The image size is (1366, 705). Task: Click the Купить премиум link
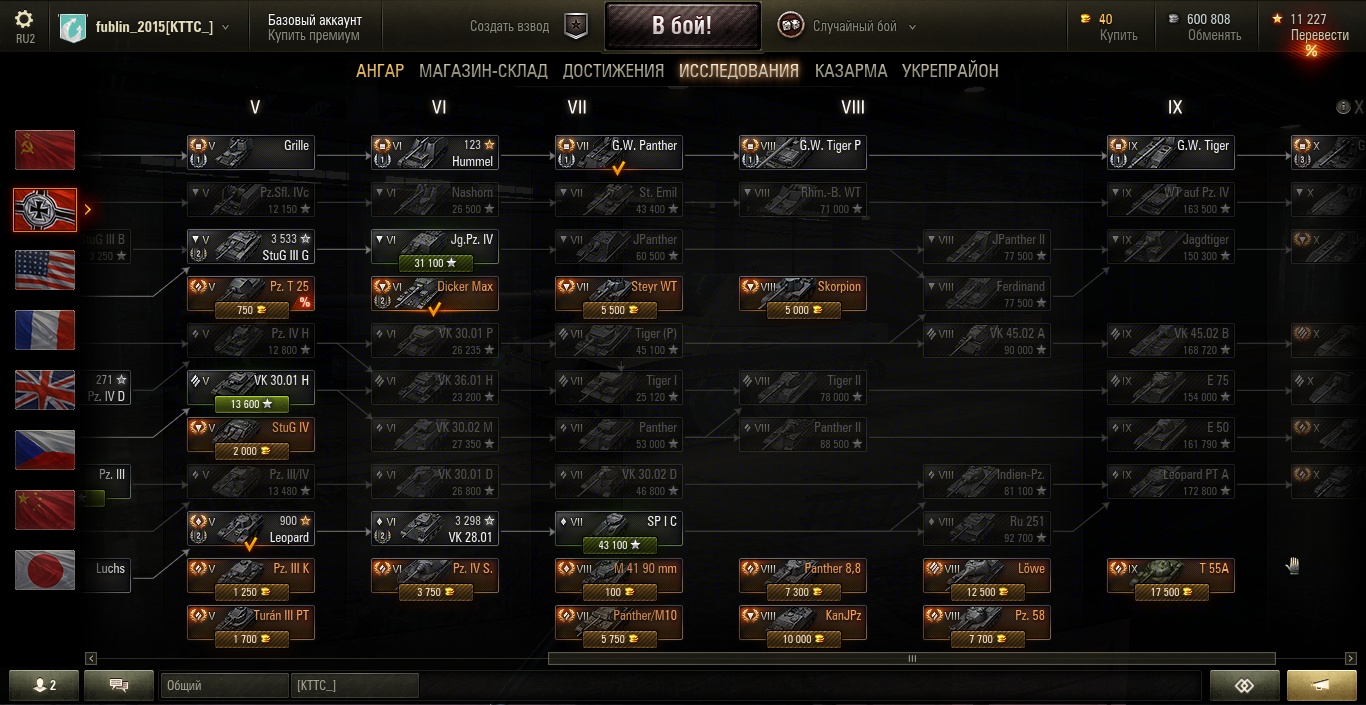click(313, 35)
